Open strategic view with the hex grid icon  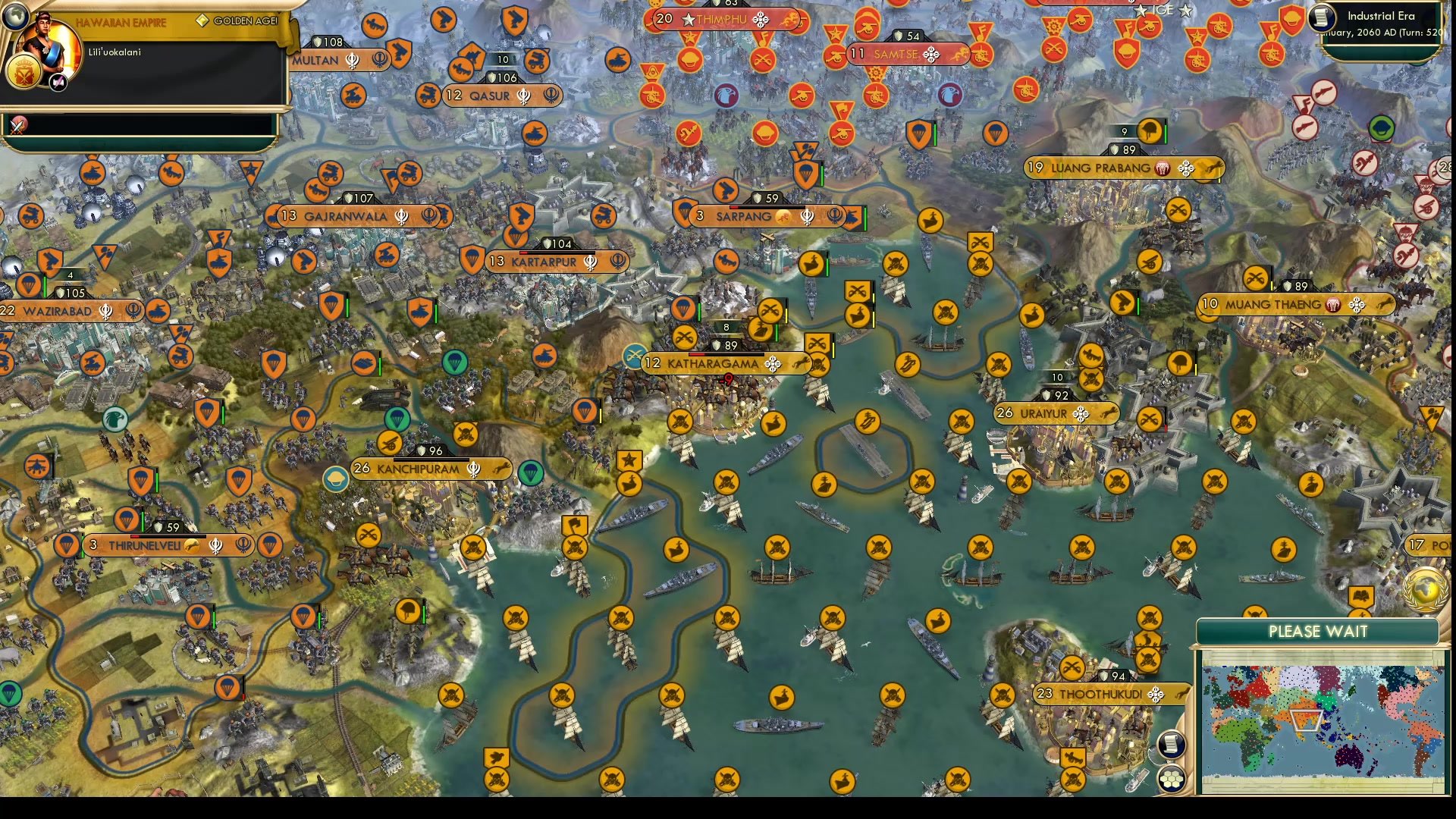1172,777
